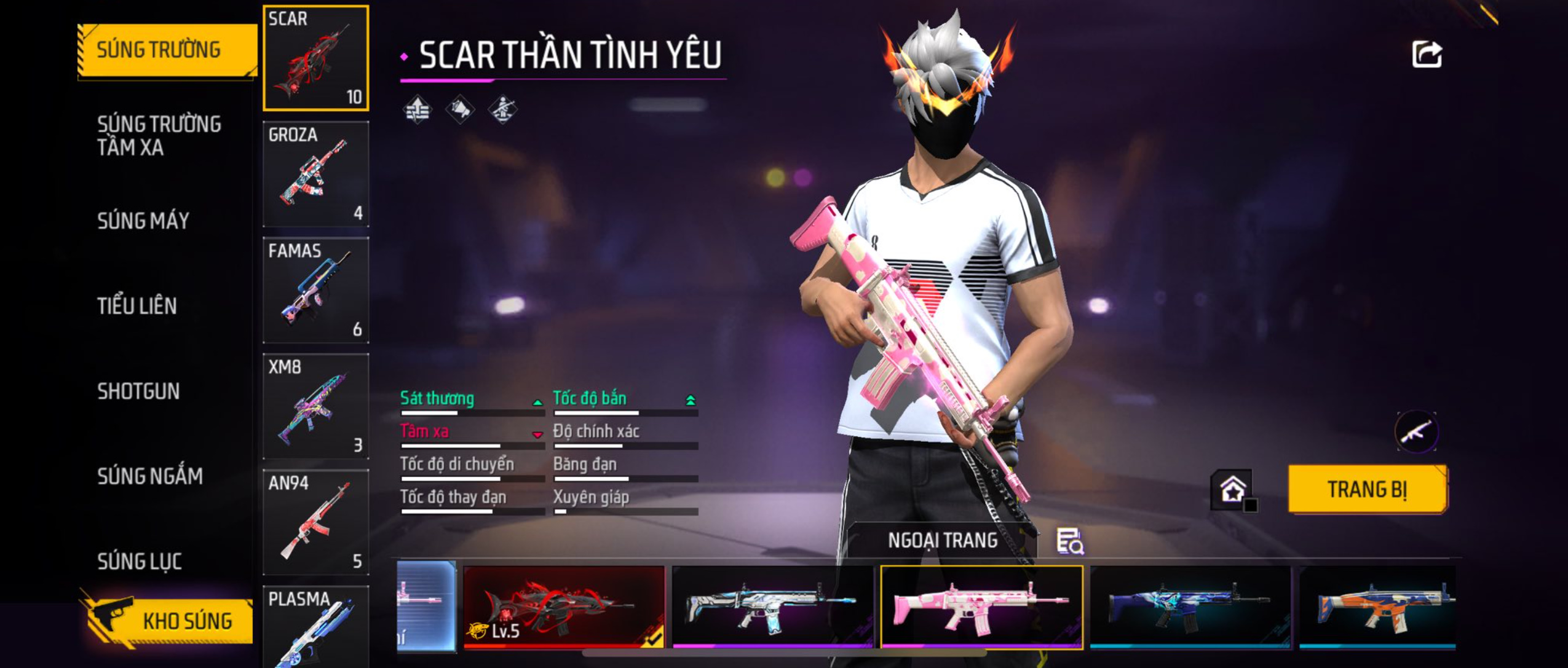
Task: Toggle the house star display icon
Action: click(1233, 490)
